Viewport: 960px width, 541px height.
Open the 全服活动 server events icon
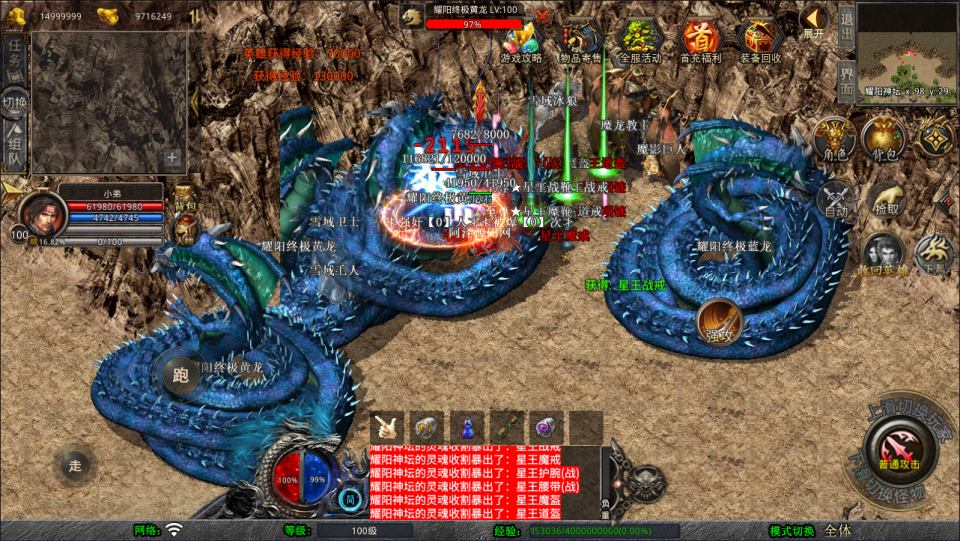[640, 39]
